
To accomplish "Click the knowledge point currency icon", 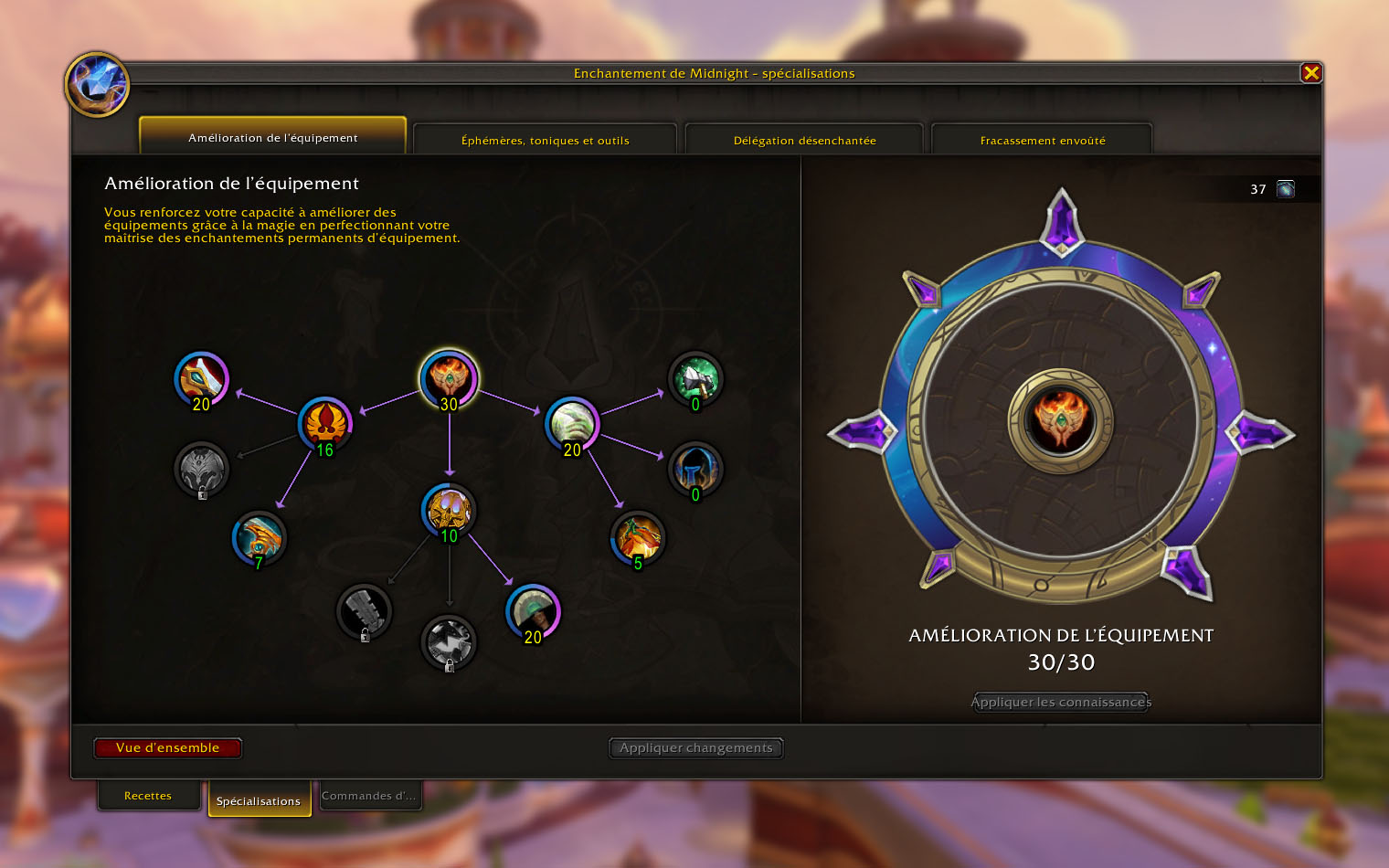I will (x=1286, y=189).
